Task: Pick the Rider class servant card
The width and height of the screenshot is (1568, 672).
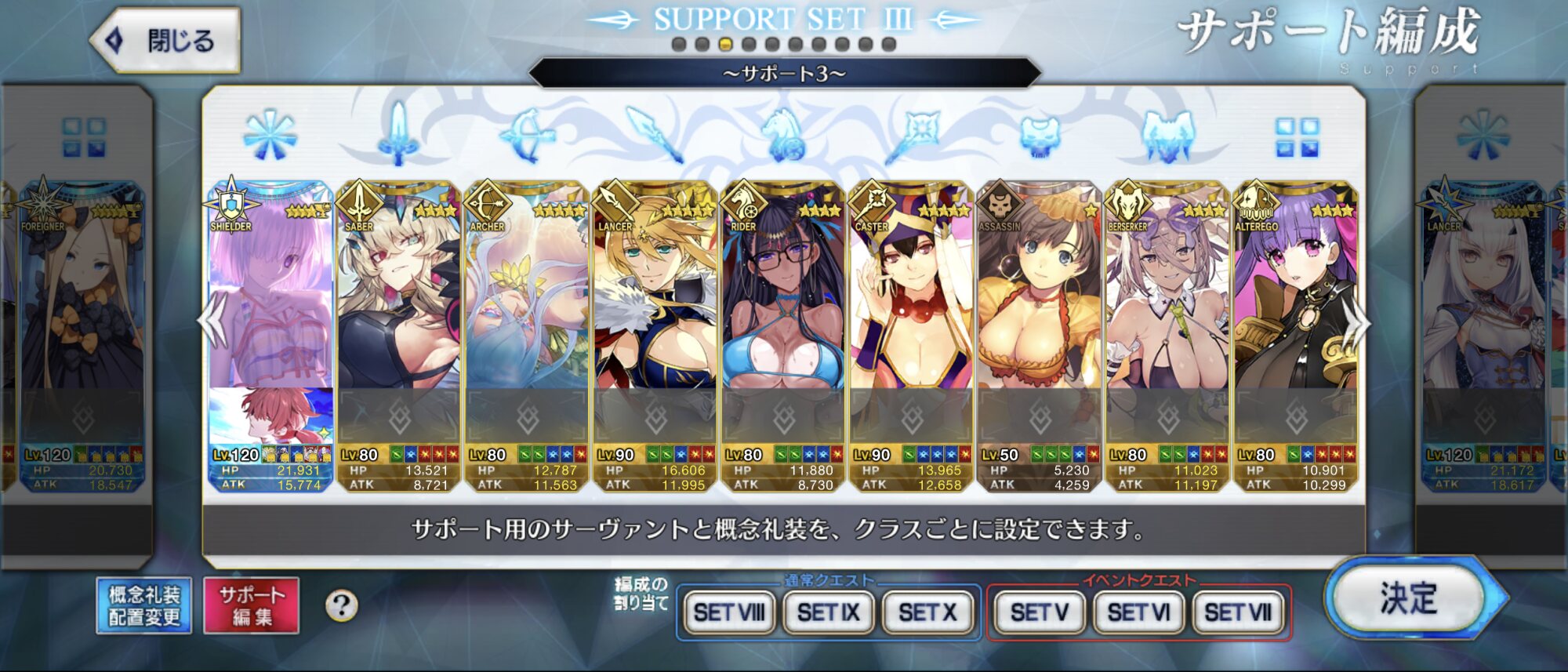Action: (782, 314)
